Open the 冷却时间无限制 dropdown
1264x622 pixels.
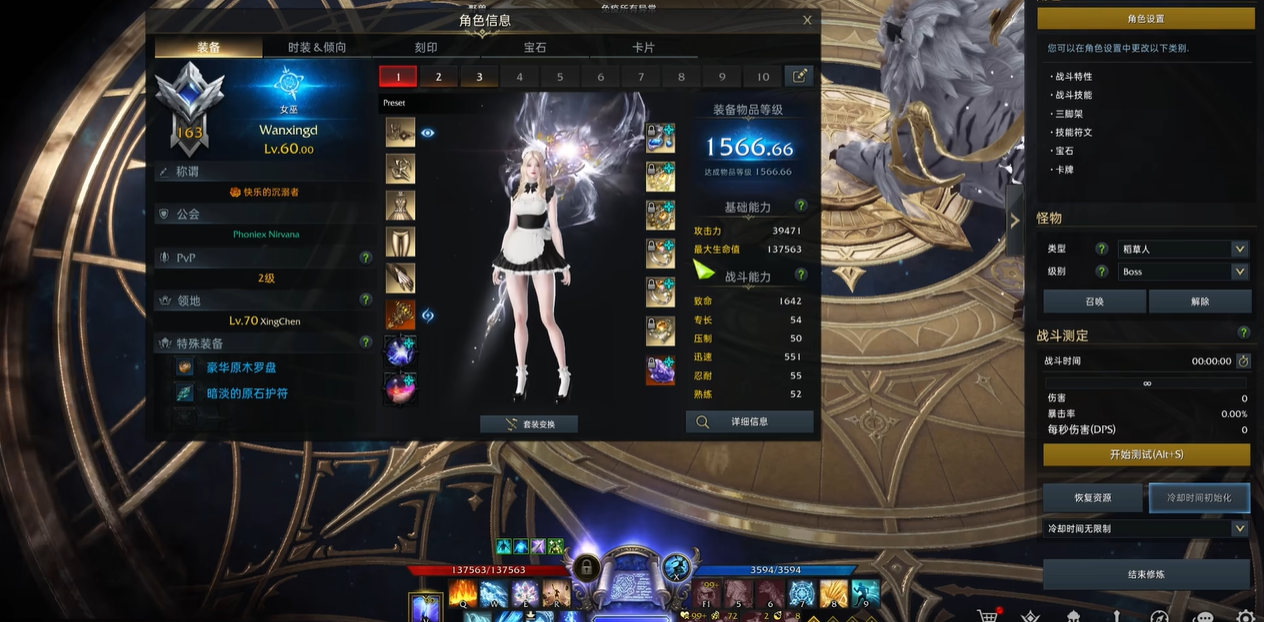click(1145, 528)
